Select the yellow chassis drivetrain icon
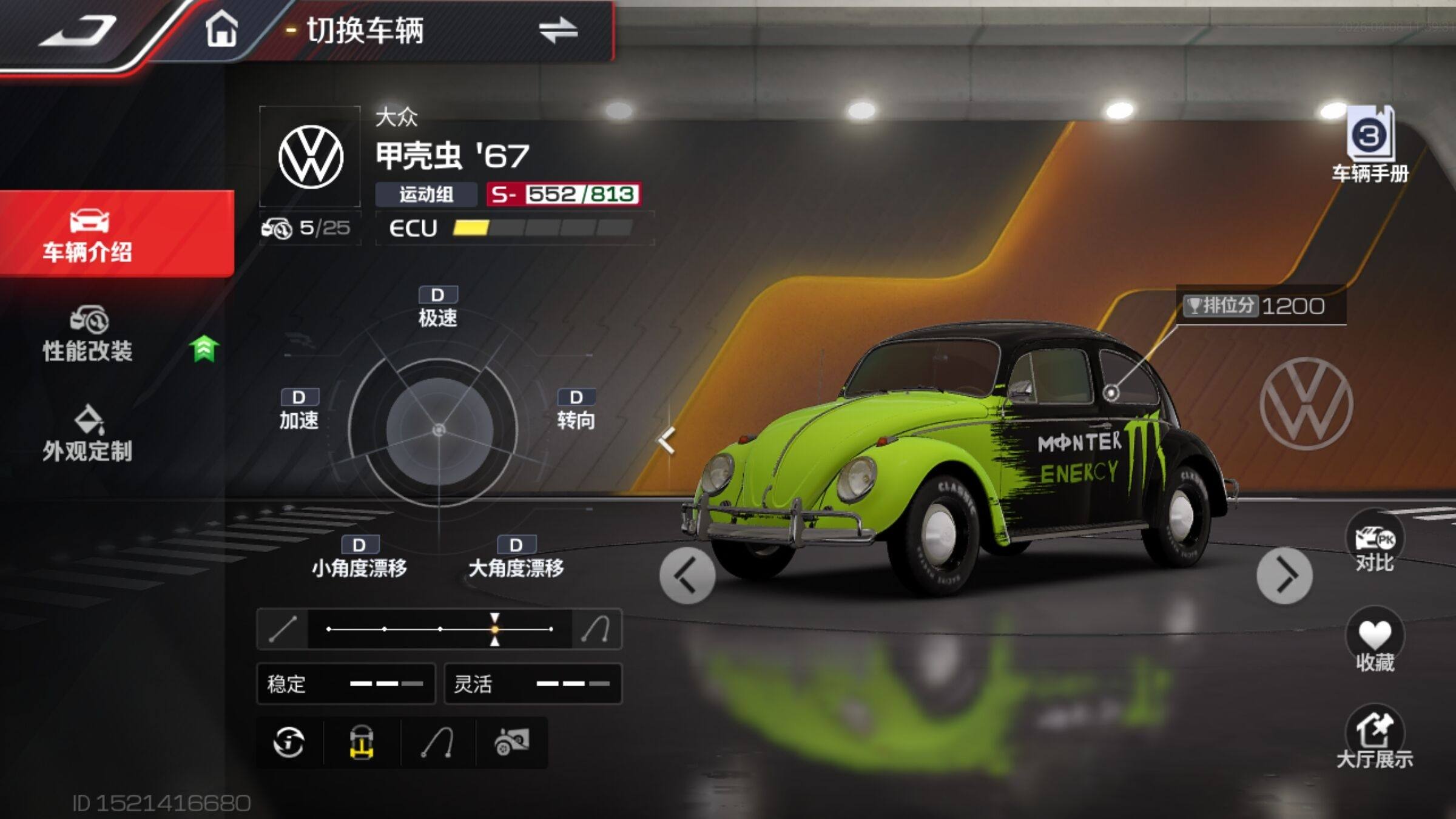Viewport: 1456px width, 819px height. click(362, 742)
